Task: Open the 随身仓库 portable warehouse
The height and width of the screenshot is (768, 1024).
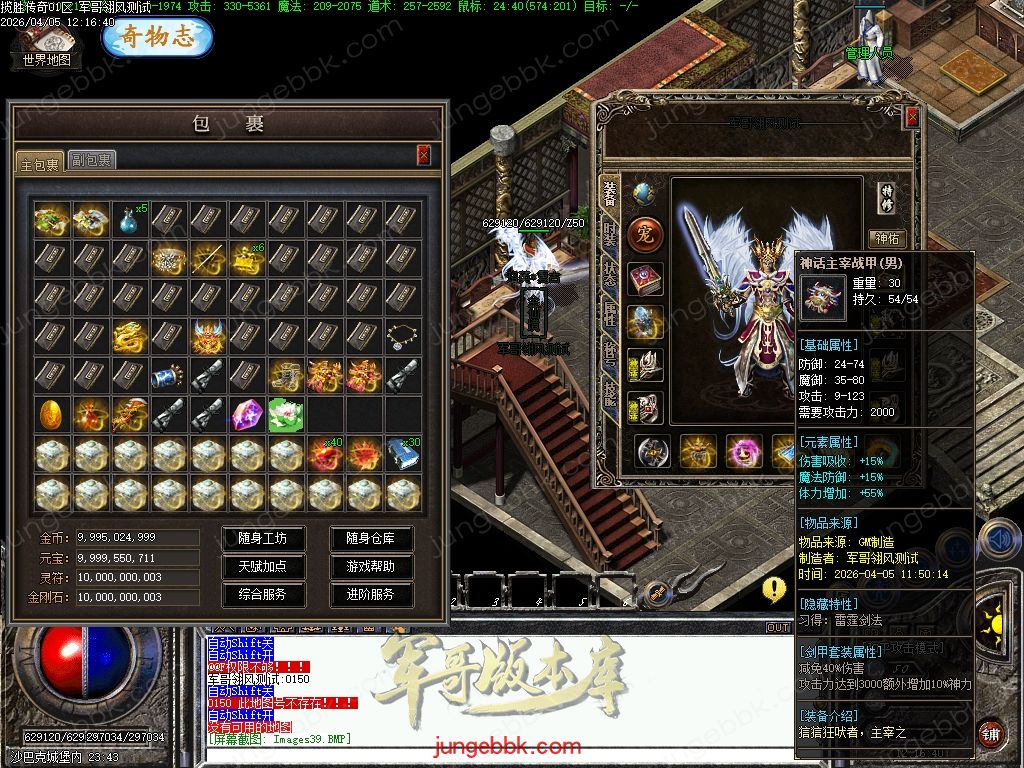Action: click(x=370, y=538)
